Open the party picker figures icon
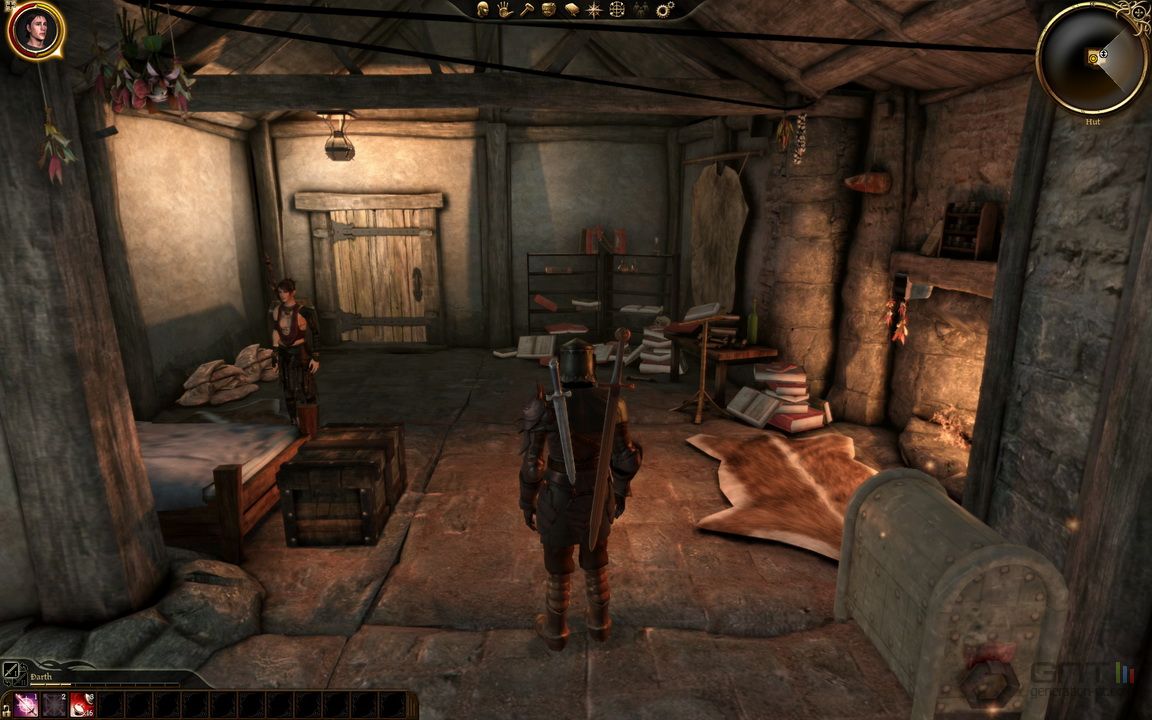The width and height of the screenshot is (1152, 720). [641, 9]
